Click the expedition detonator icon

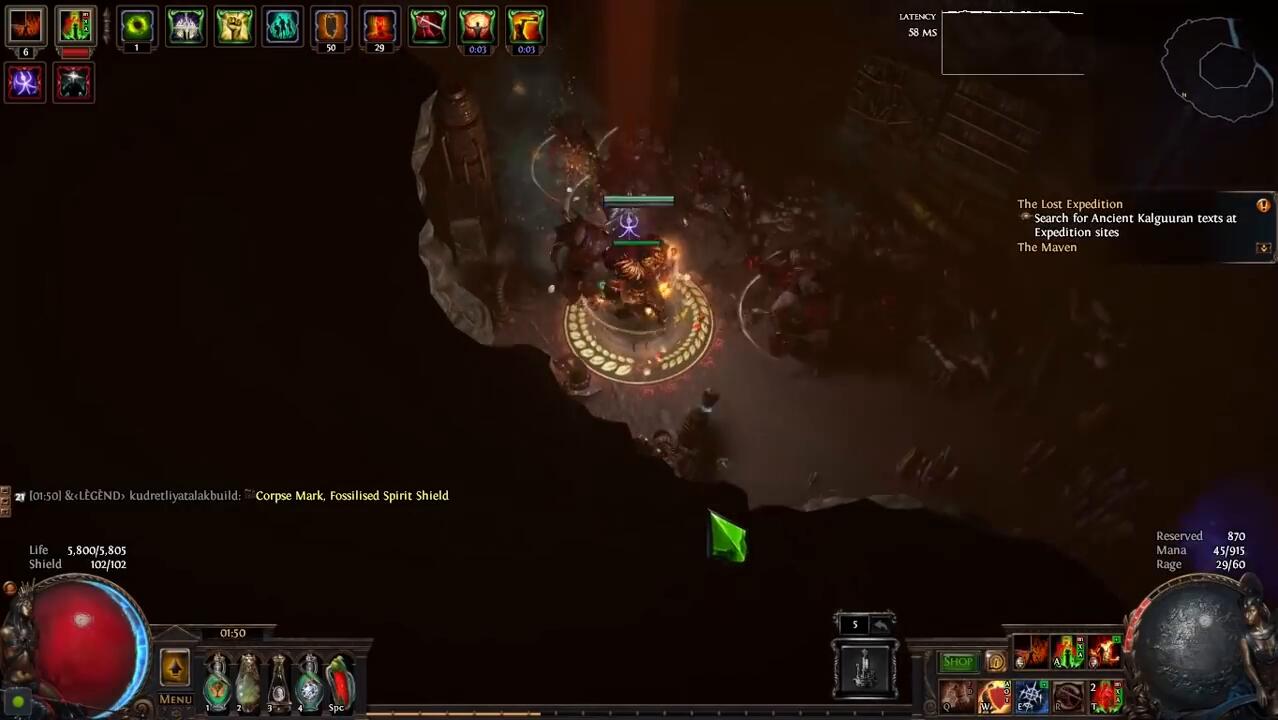pyautogui.click(x=865, y=667)
